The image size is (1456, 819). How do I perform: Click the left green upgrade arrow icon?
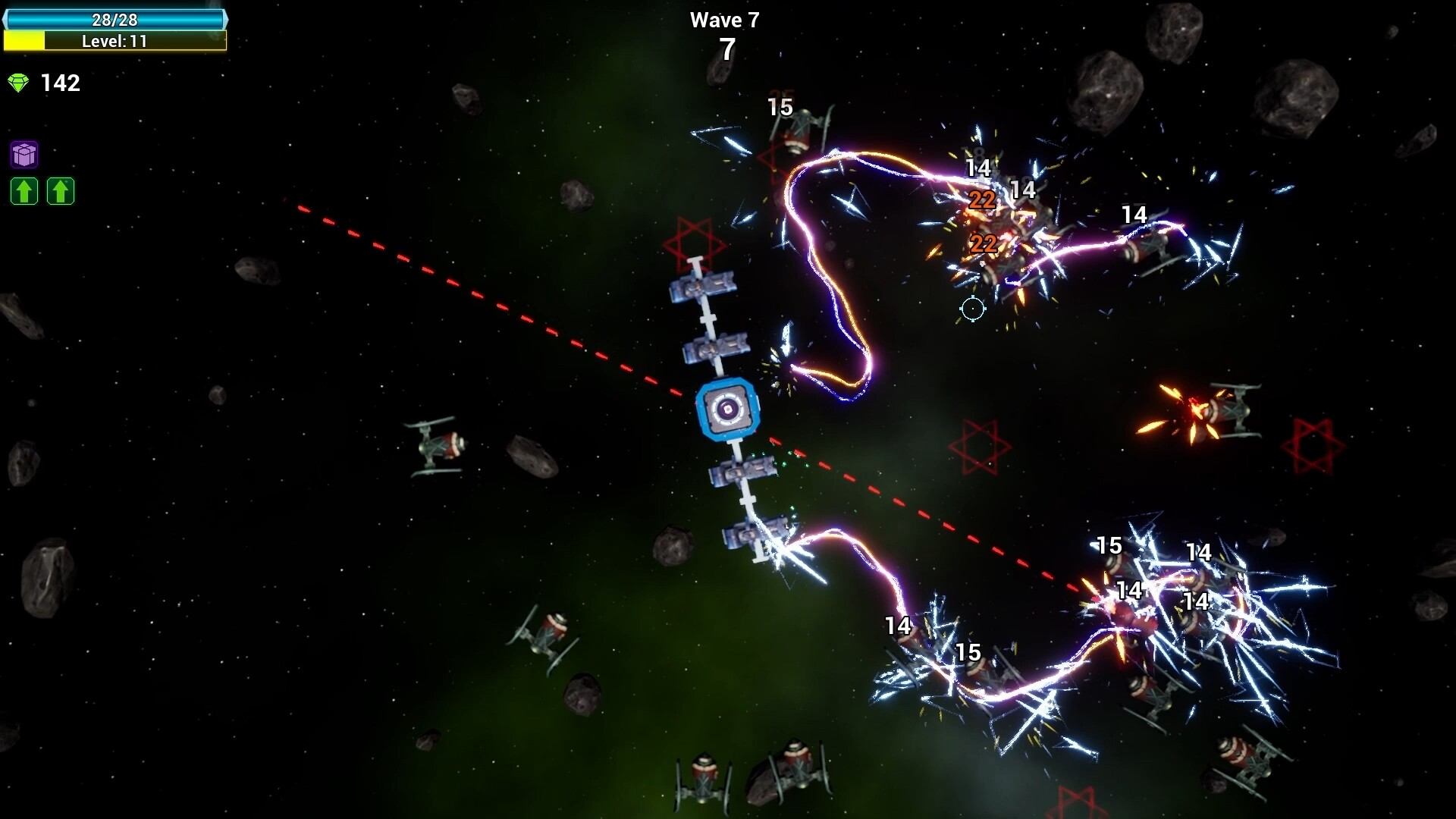tap(24, 191)
